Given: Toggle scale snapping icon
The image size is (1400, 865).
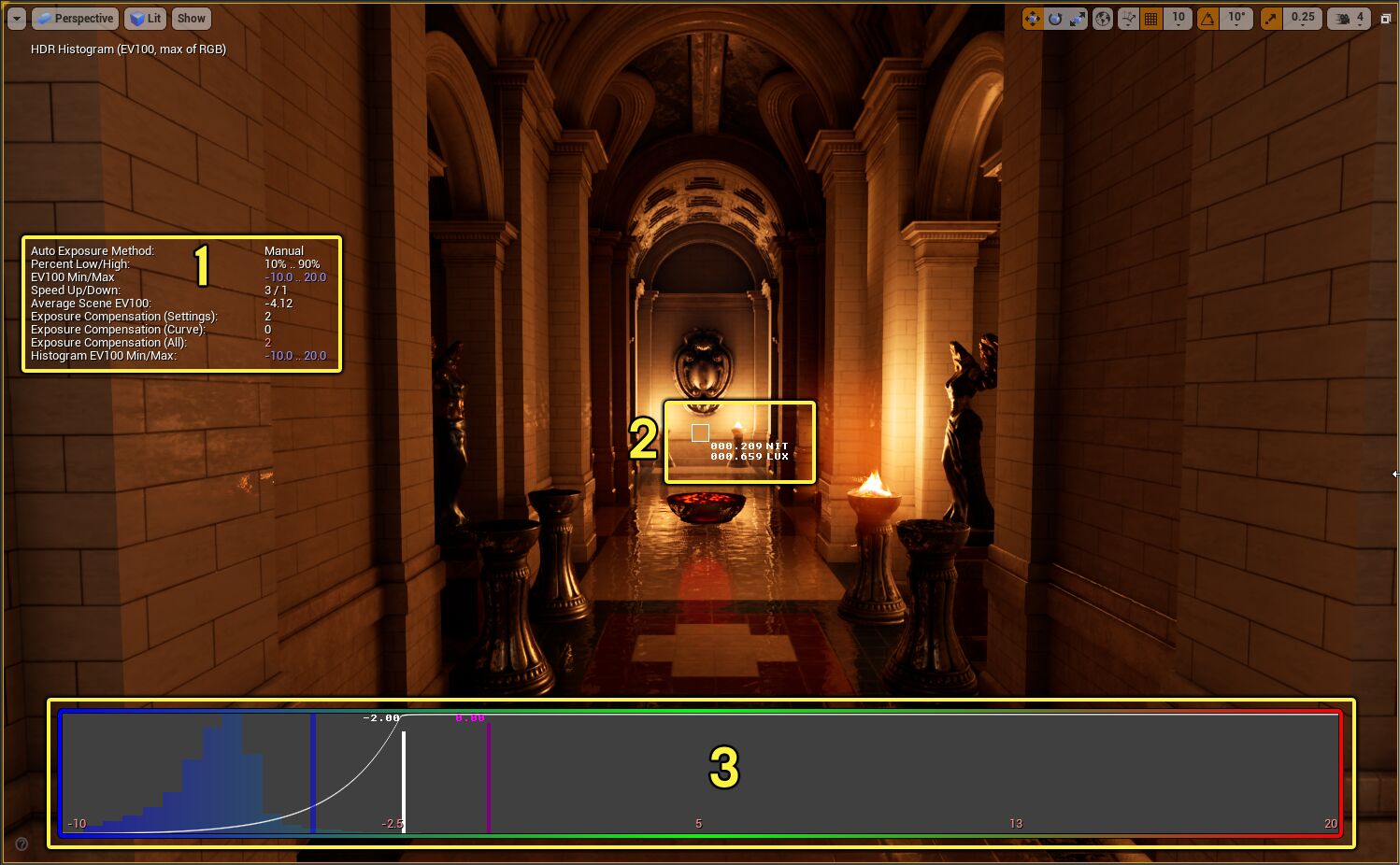Looking at the screenshot, I should (x=1271, y=18).
